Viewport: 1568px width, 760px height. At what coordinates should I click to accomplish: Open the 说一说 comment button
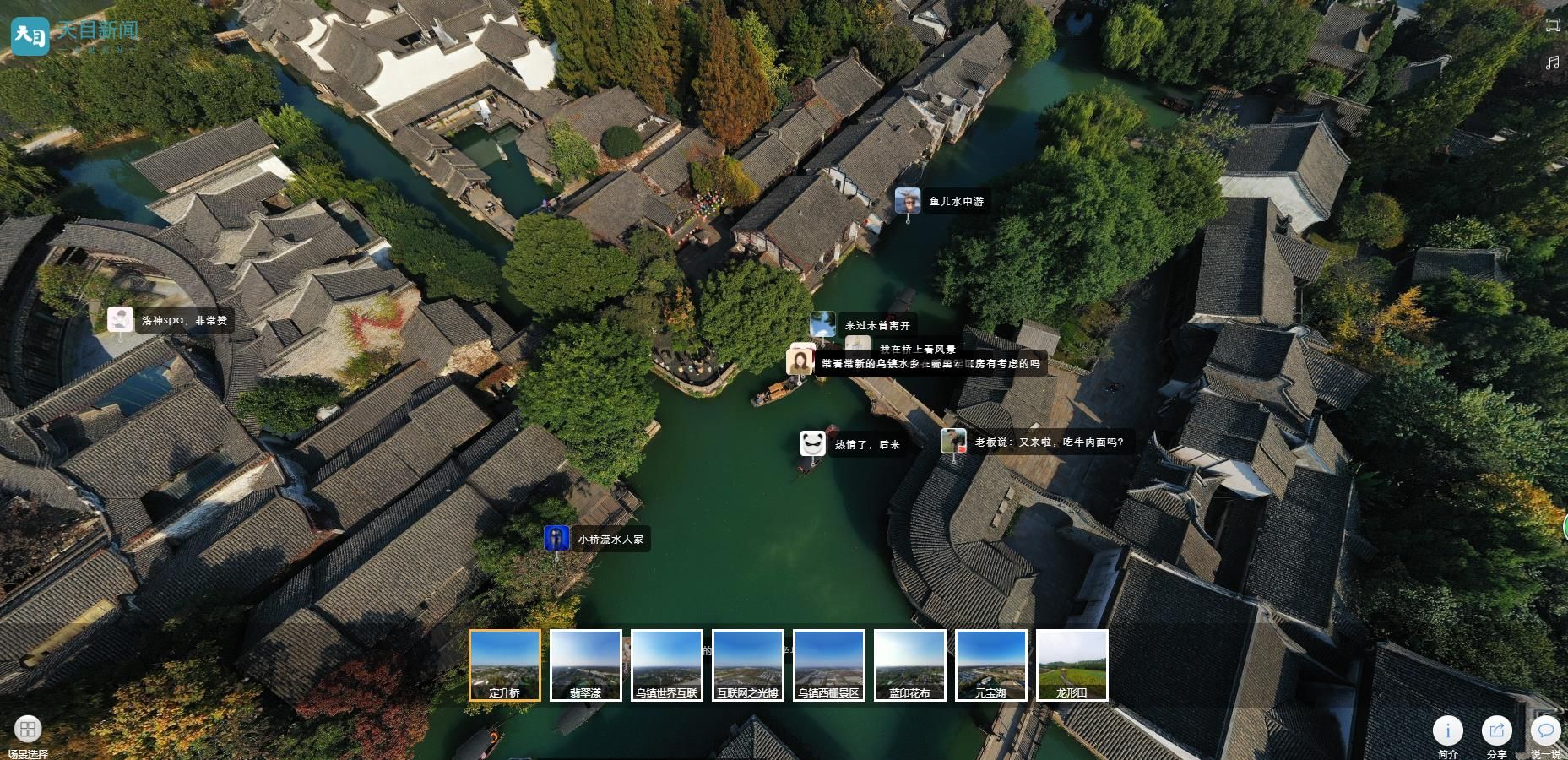[x=1546, y=730]
